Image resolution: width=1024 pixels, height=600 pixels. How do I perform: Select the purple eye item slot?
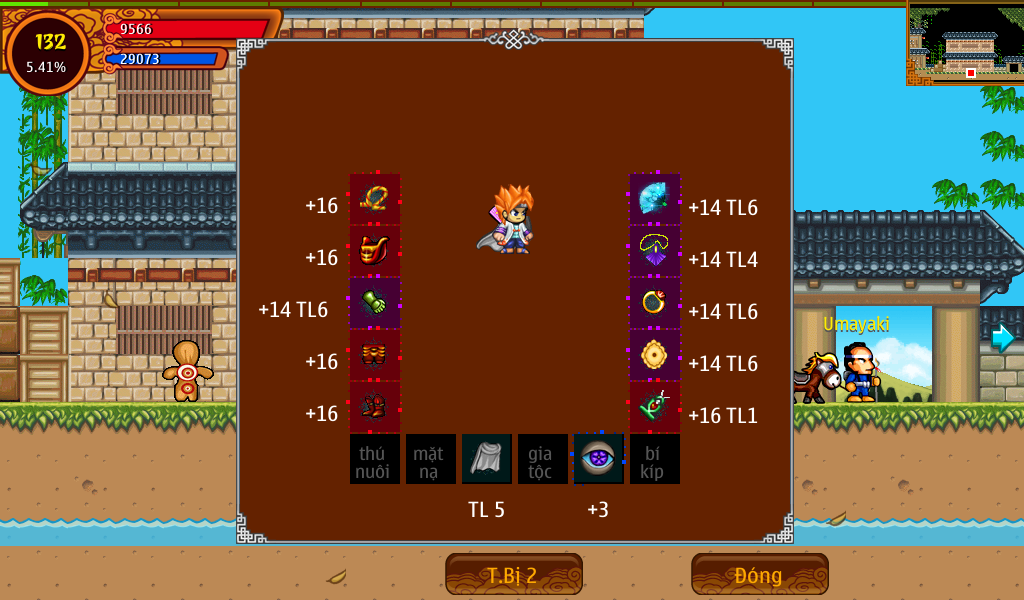(599, 459)
